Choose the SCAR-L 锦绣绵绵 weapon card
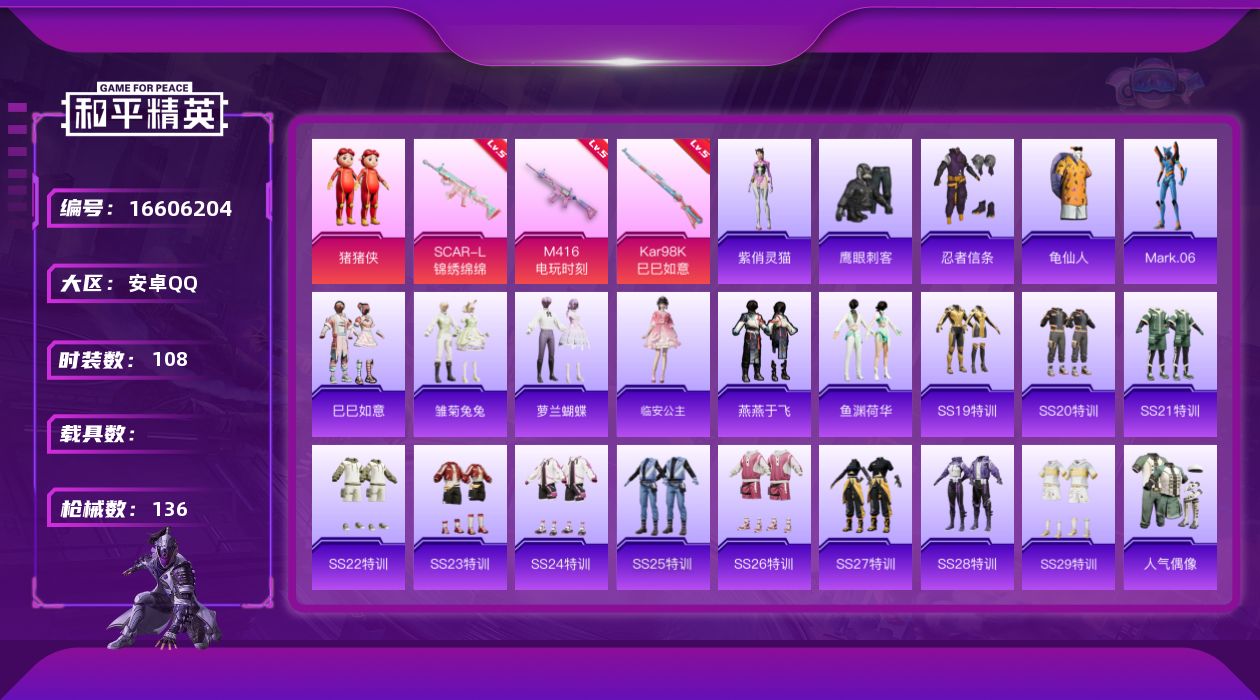The width and height of the screenshot is (1260, 700). tap(460, 211)
